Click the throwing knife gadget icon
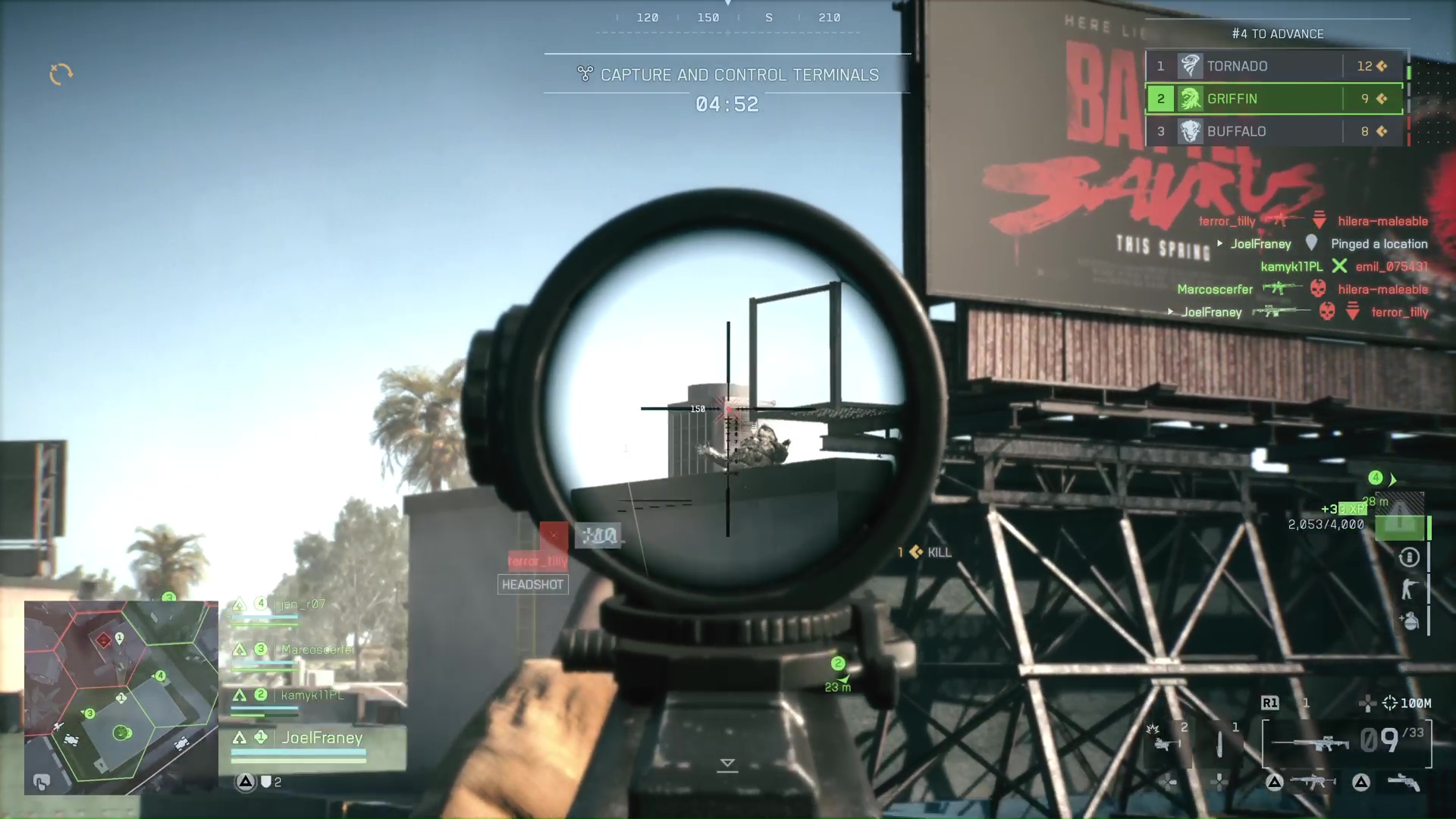Screen dimensions: 1456x819 pos(1220,744)
